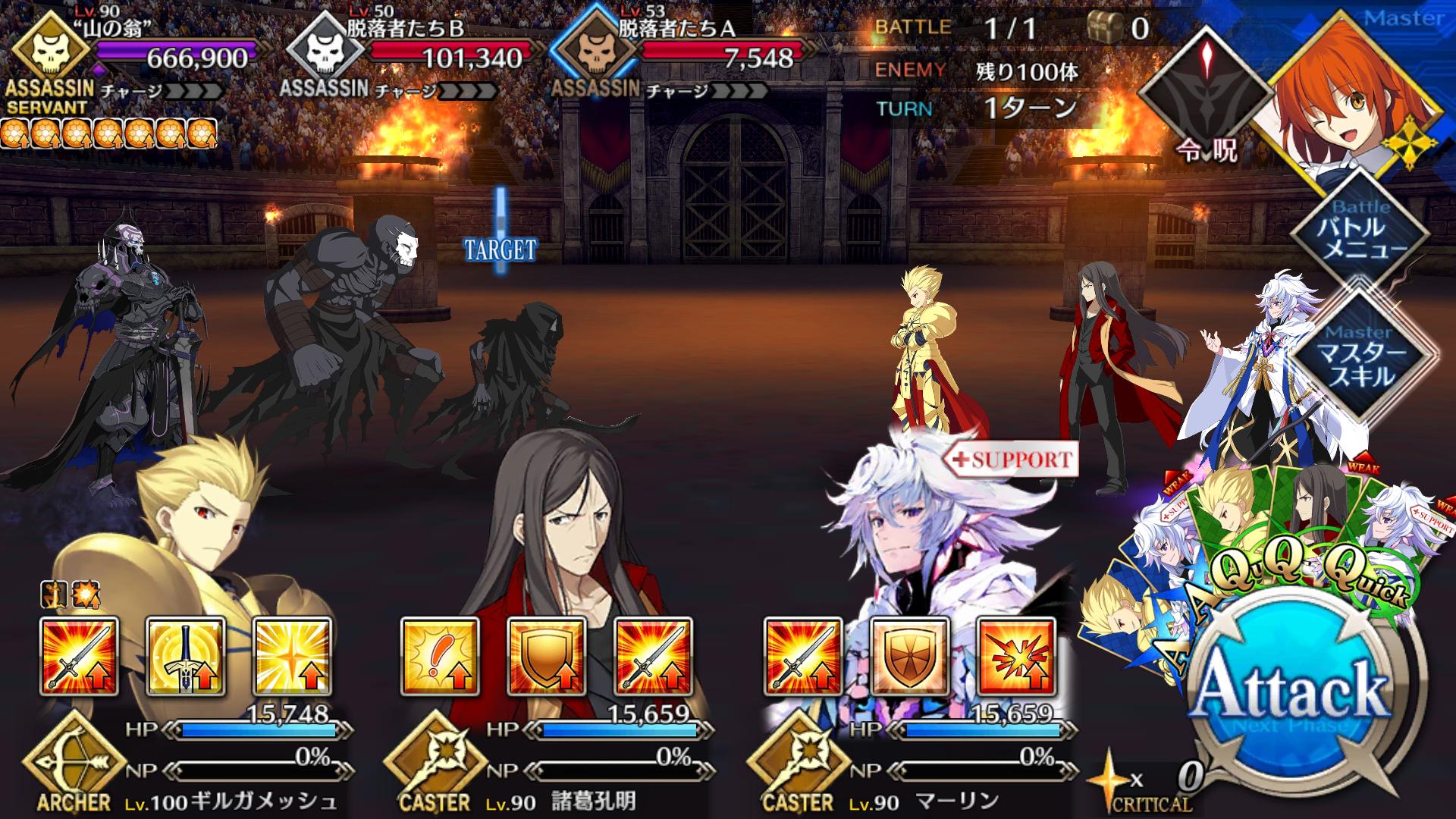Use Merlin's cross shield skill
Image resolution: width=1456 pixels, height=819 pixels.
(x=910, y=657)
